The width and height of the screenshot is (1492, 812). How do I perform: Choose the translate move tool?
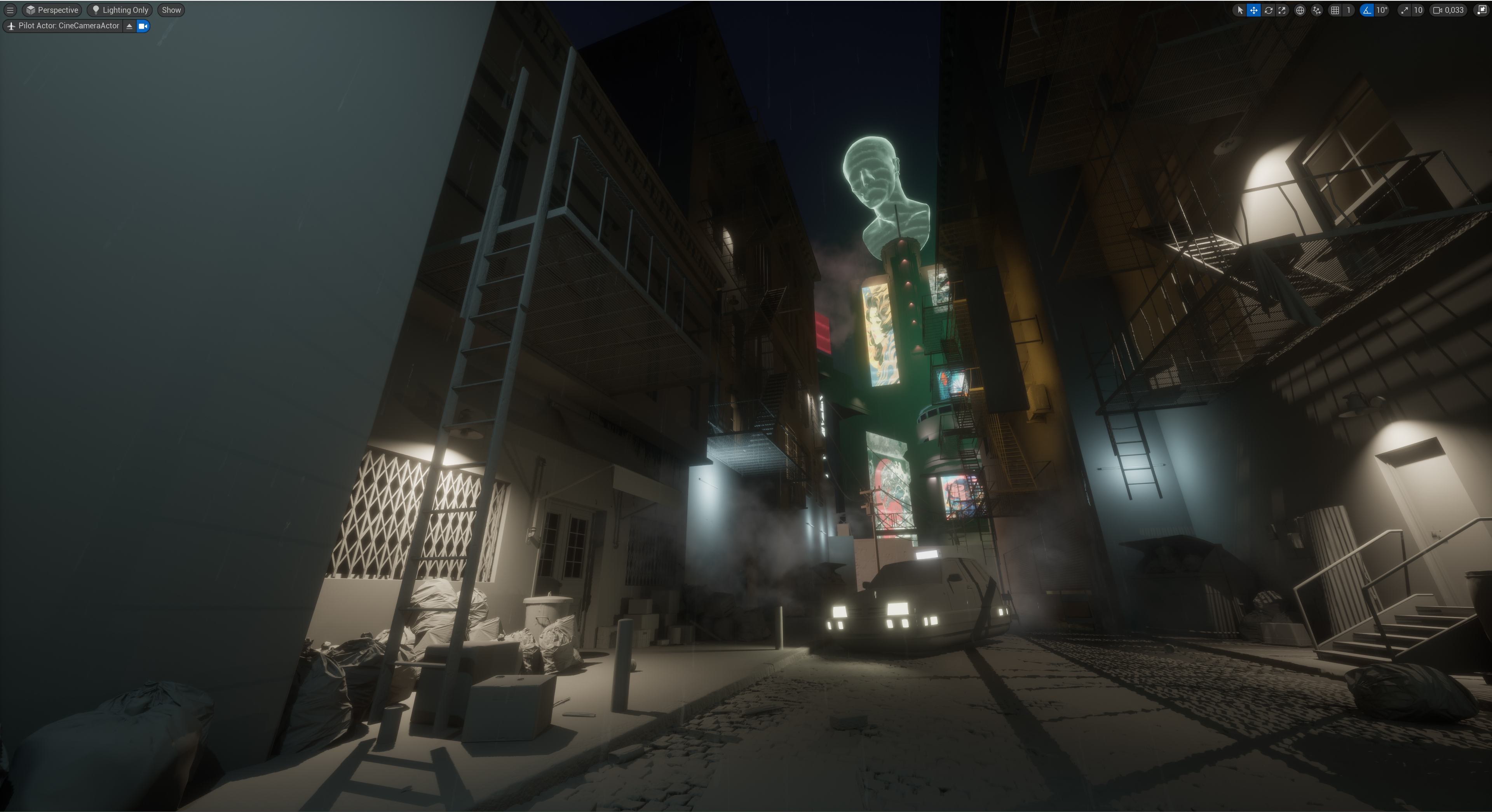[x=1253, y=10]
